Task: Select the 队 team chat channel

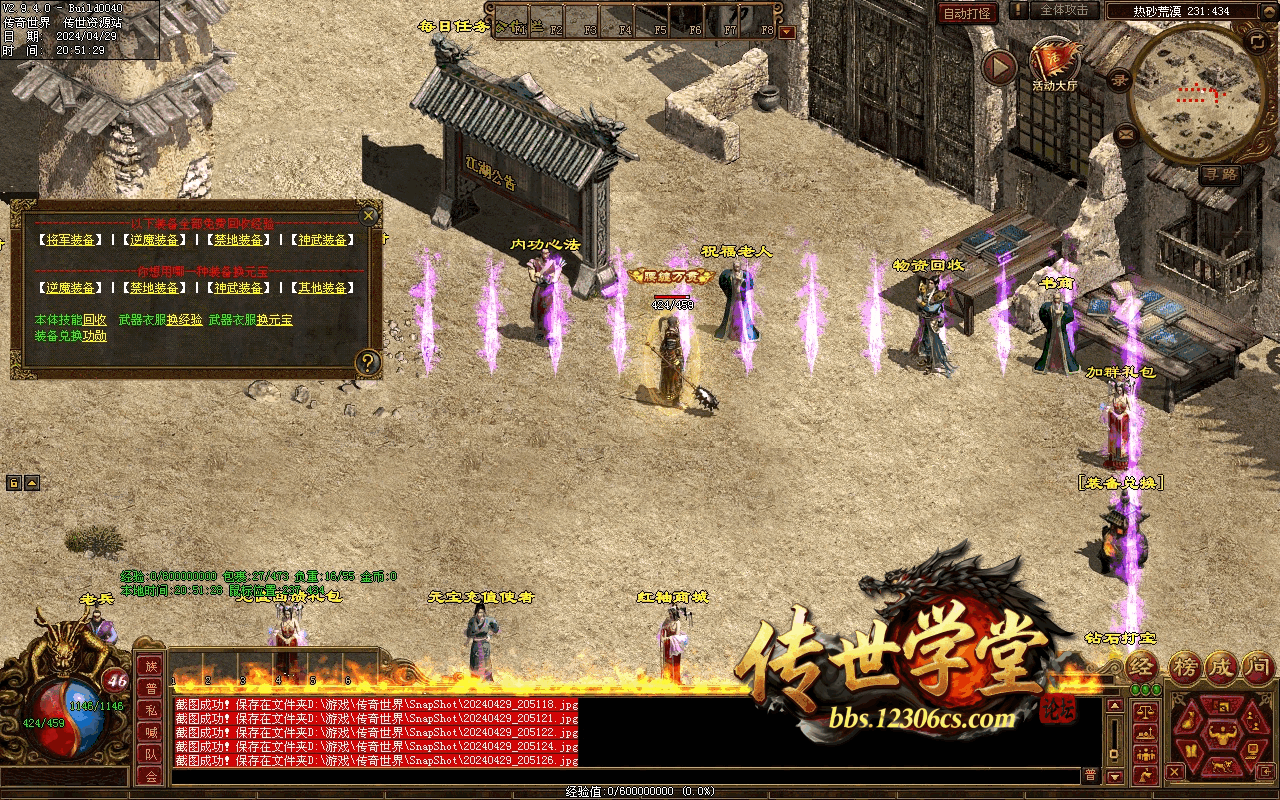Action: [x=151, y=754]
